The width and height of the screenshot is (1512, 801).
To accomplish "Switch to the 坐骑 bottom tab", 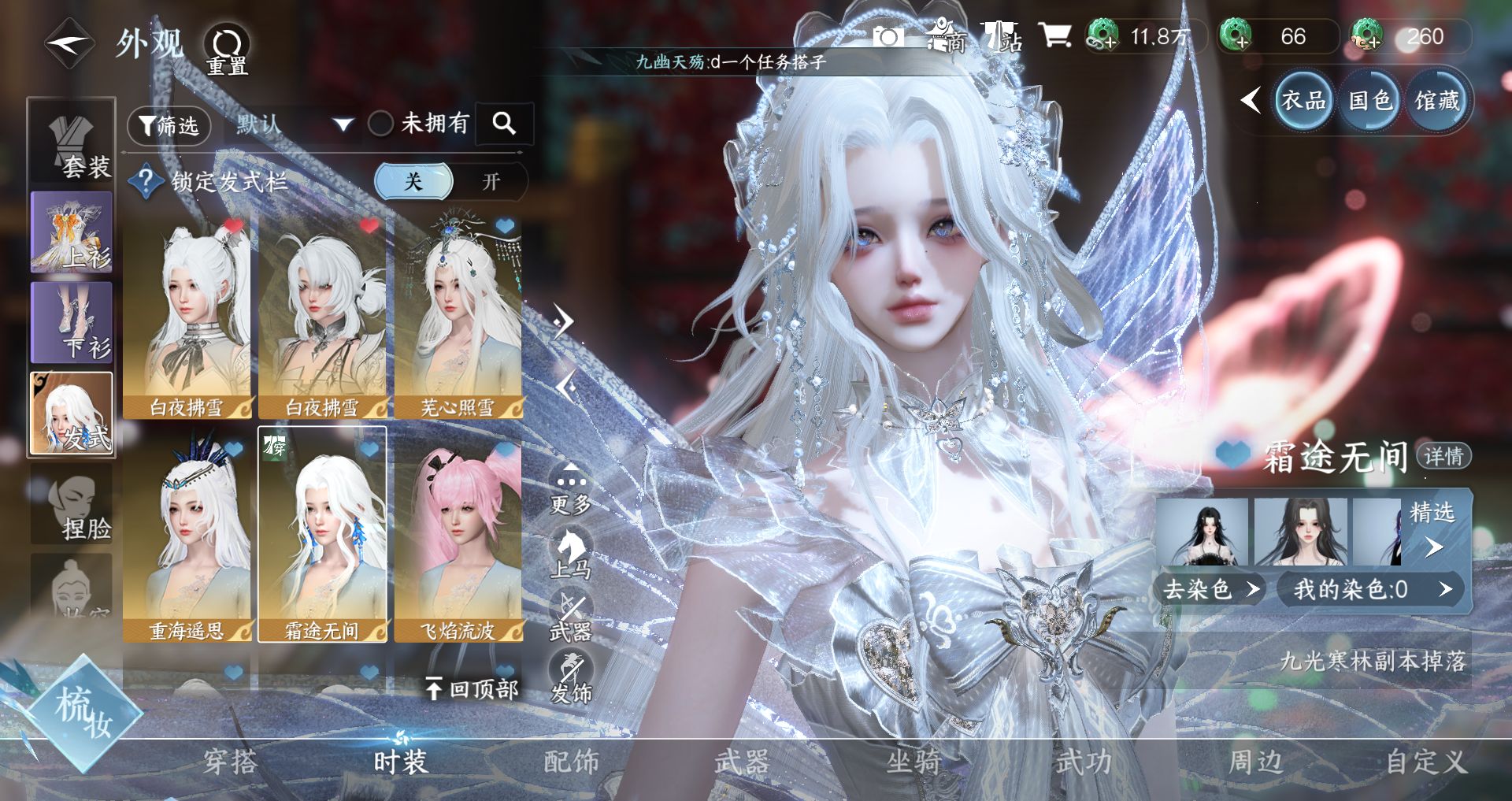I will (x=913, y=762).
